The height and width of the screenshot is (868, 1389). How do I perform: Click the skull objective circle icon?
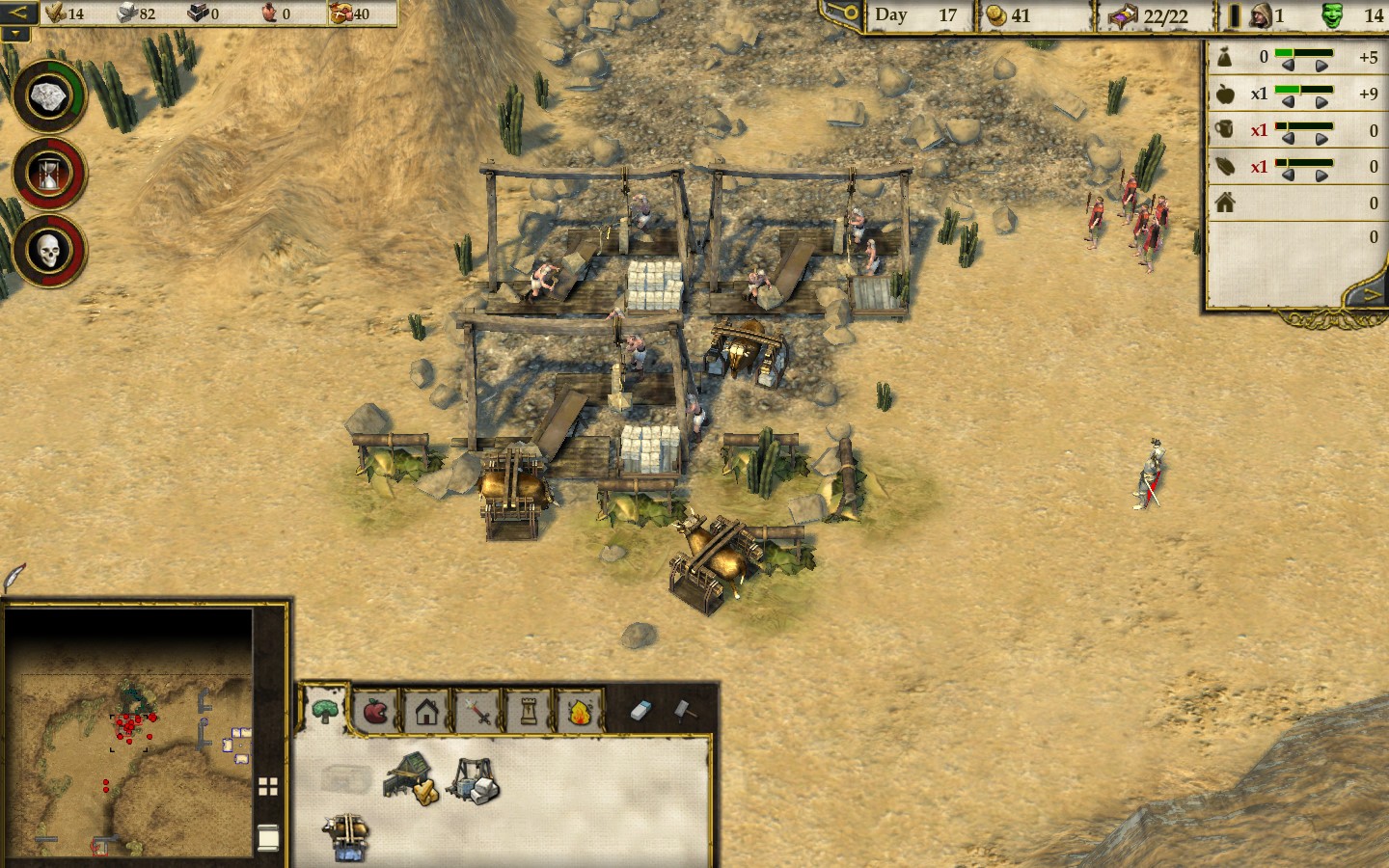48,251
